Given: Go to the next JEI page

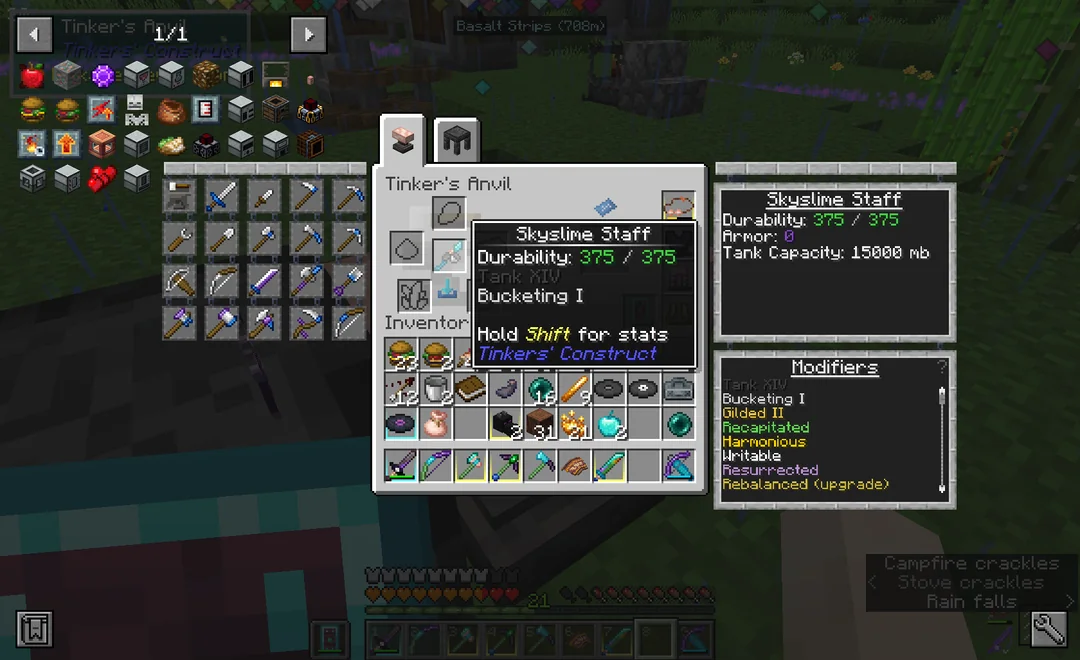Looking at the screenshot, I should pyautogui.click(x=308, y=35).
